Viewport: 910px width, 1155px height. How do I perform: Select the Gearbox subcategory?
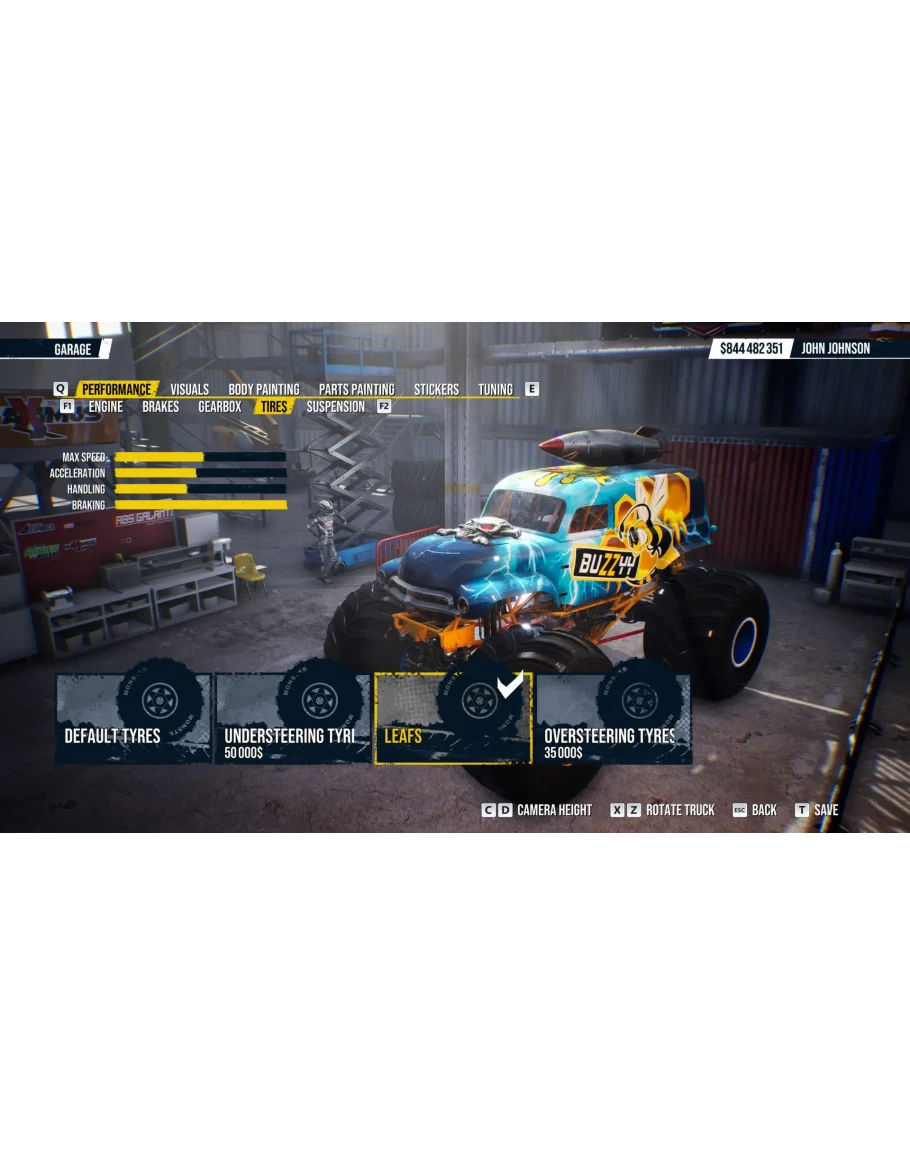click(219, 407)
